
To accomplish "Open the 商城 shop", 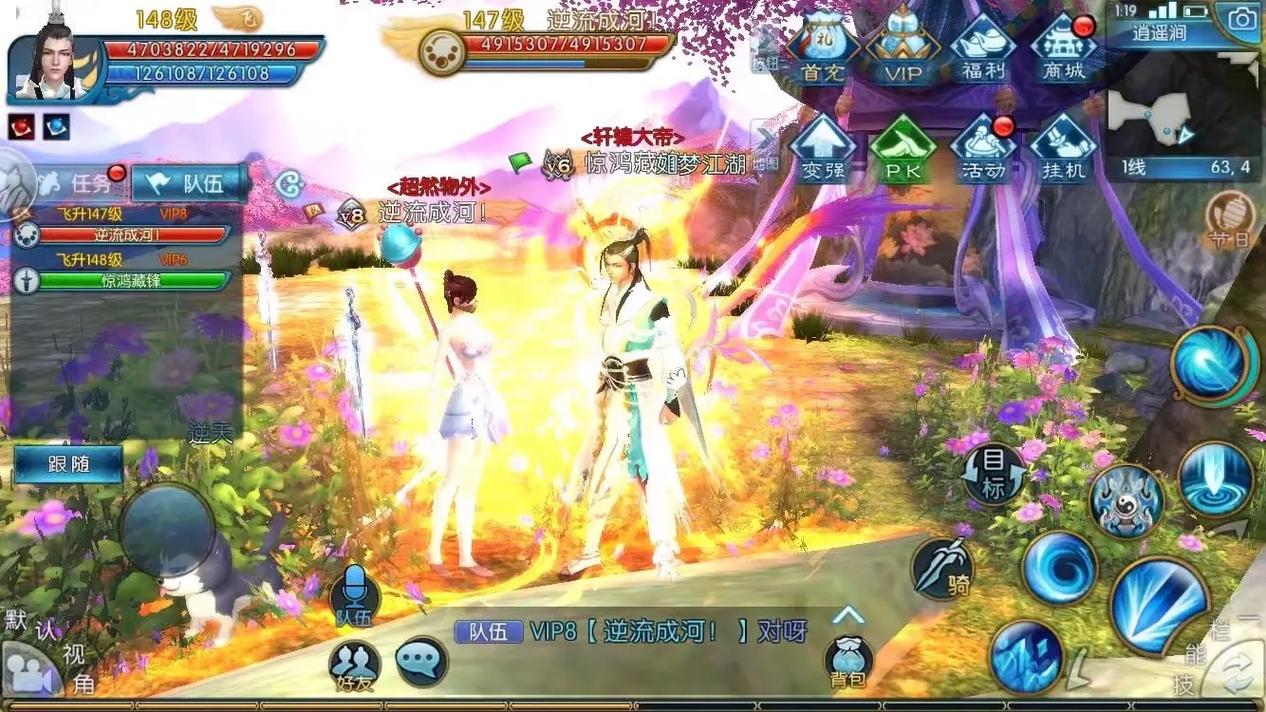I will point(1063,50).
